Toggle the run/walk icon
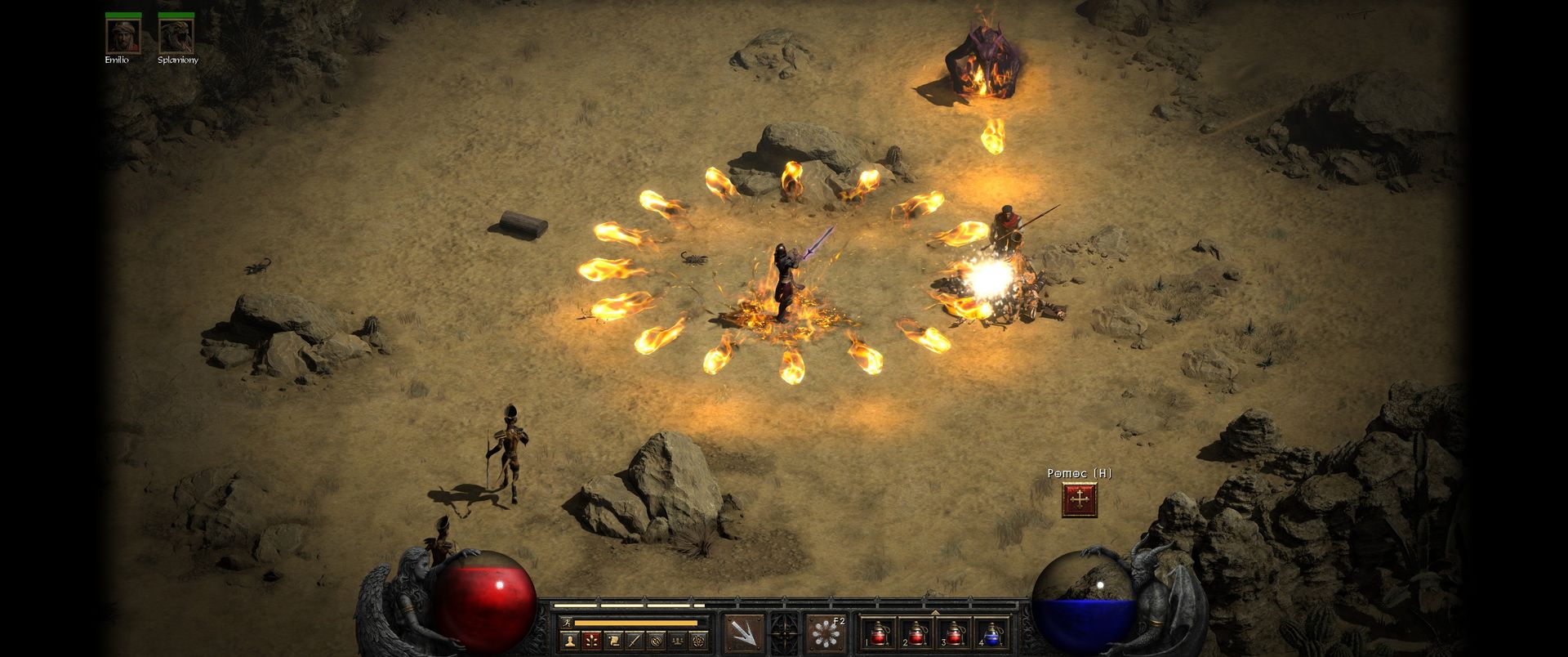This screenshot has width=1568, height=657. [565, 623]
